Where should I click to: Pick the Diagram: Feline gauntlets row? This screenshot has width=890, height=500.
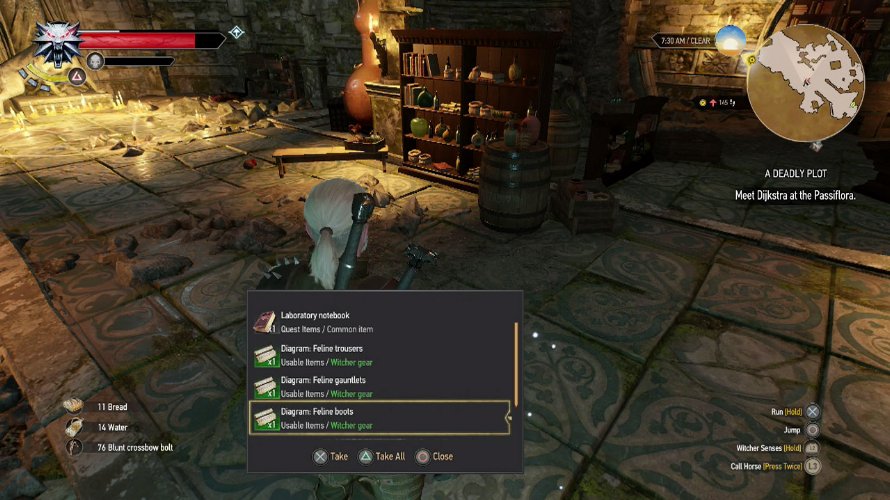380,386
